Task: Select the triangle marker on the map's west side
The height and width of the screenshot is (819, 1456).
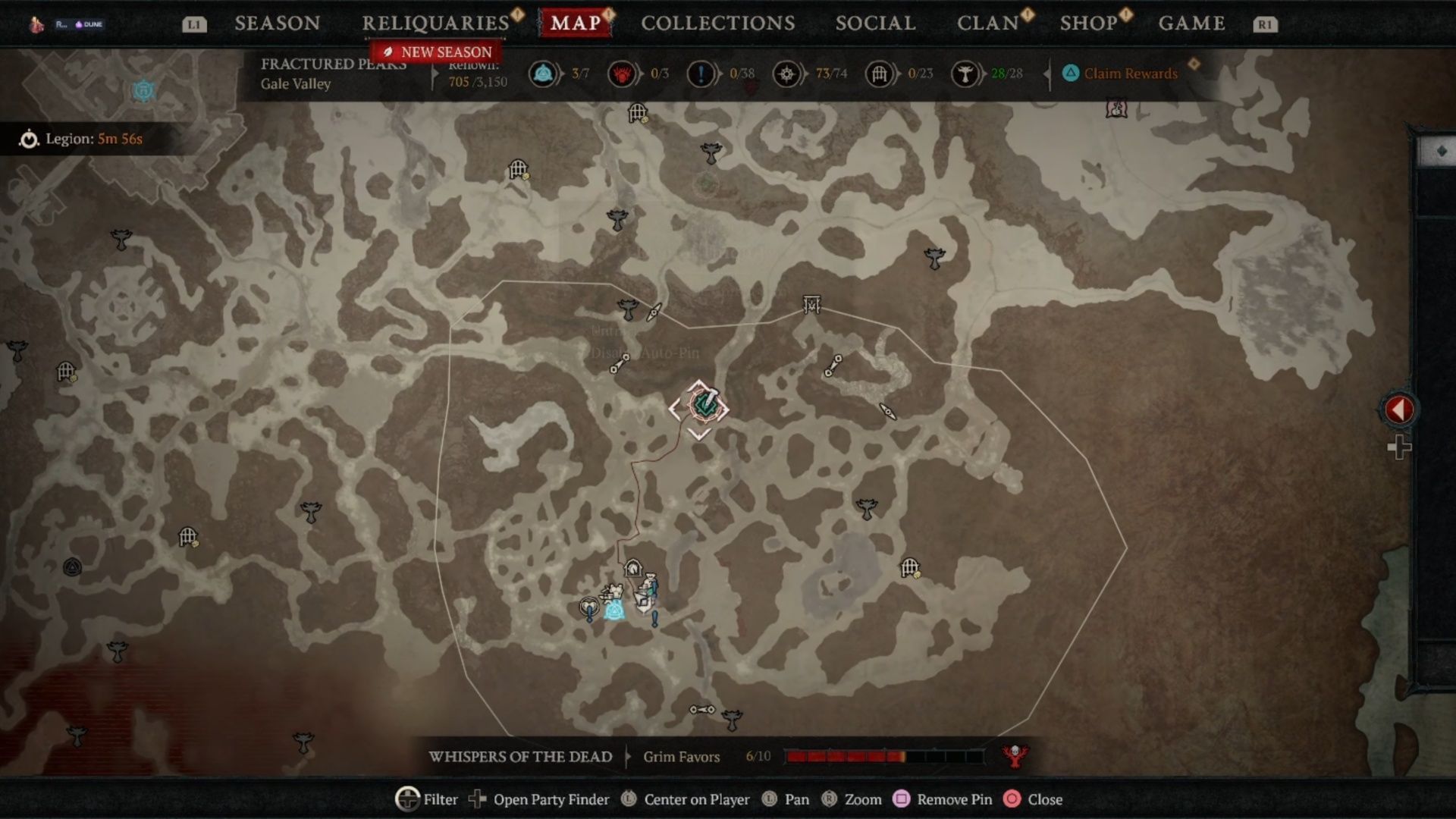Action: (72, 566)
